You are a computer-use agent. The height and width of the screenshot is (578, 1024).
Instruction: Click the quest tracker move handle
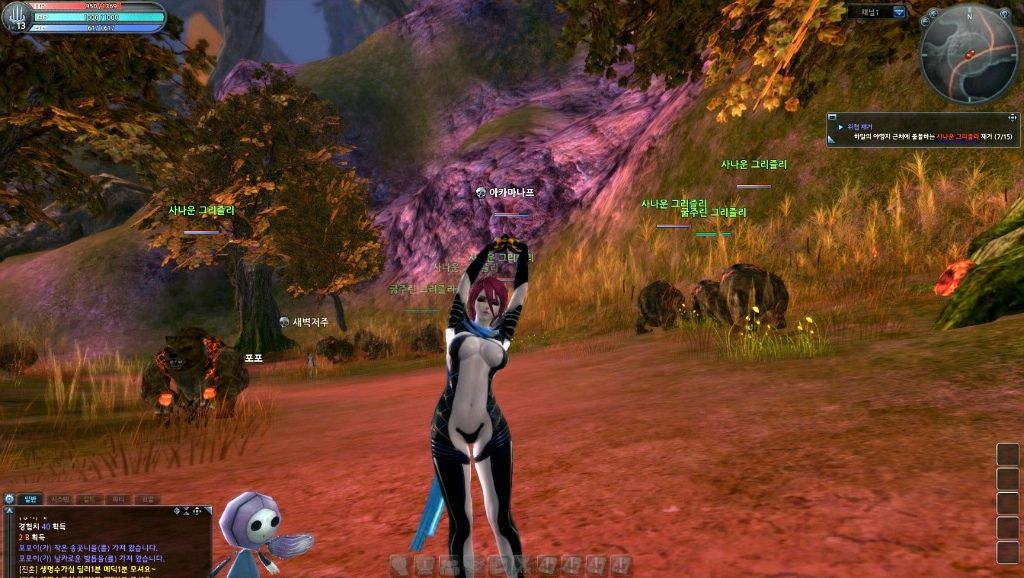click(1012, 118)
